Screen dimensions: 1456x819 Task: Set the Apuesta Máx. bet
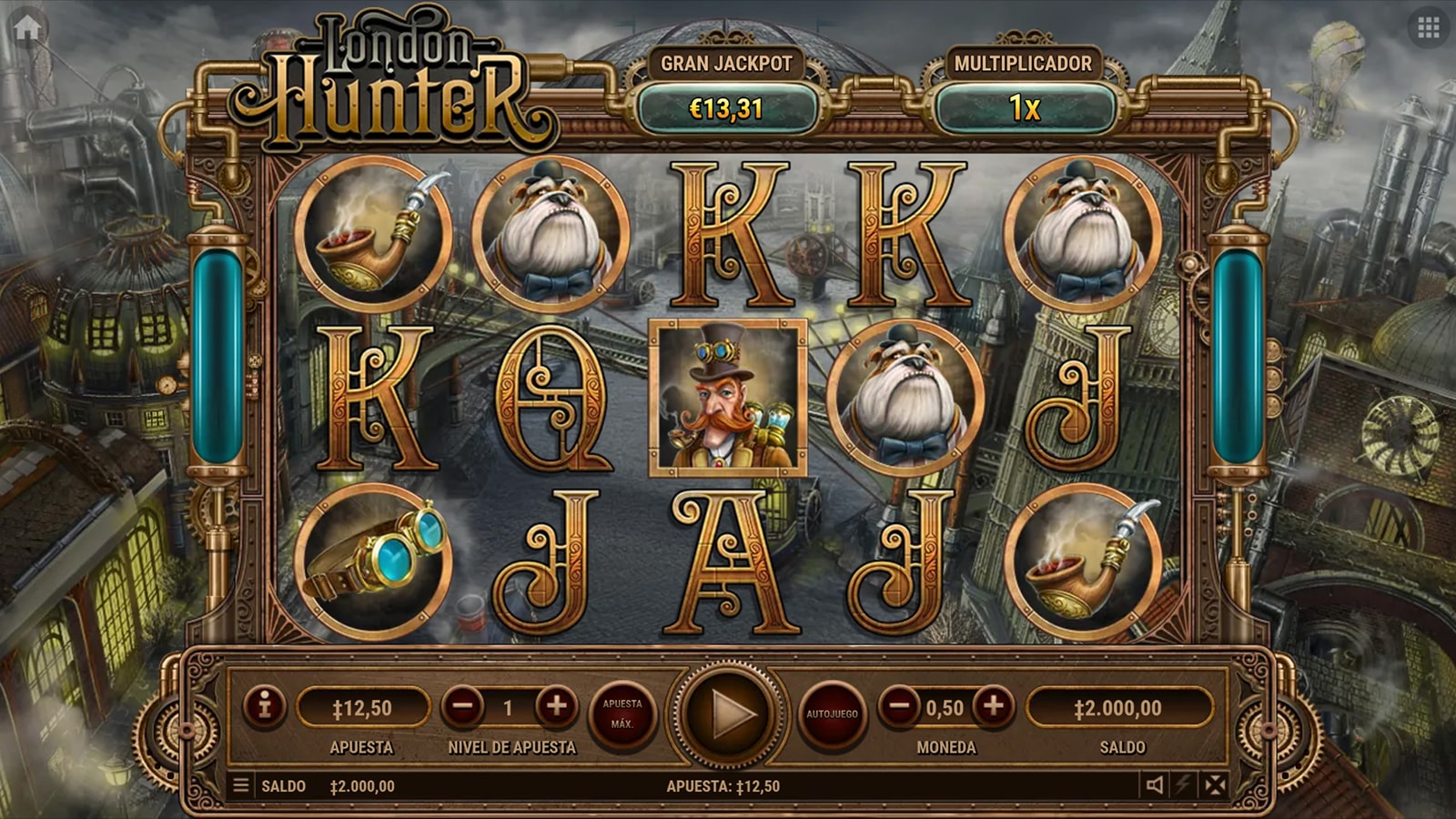click(622, 713)
